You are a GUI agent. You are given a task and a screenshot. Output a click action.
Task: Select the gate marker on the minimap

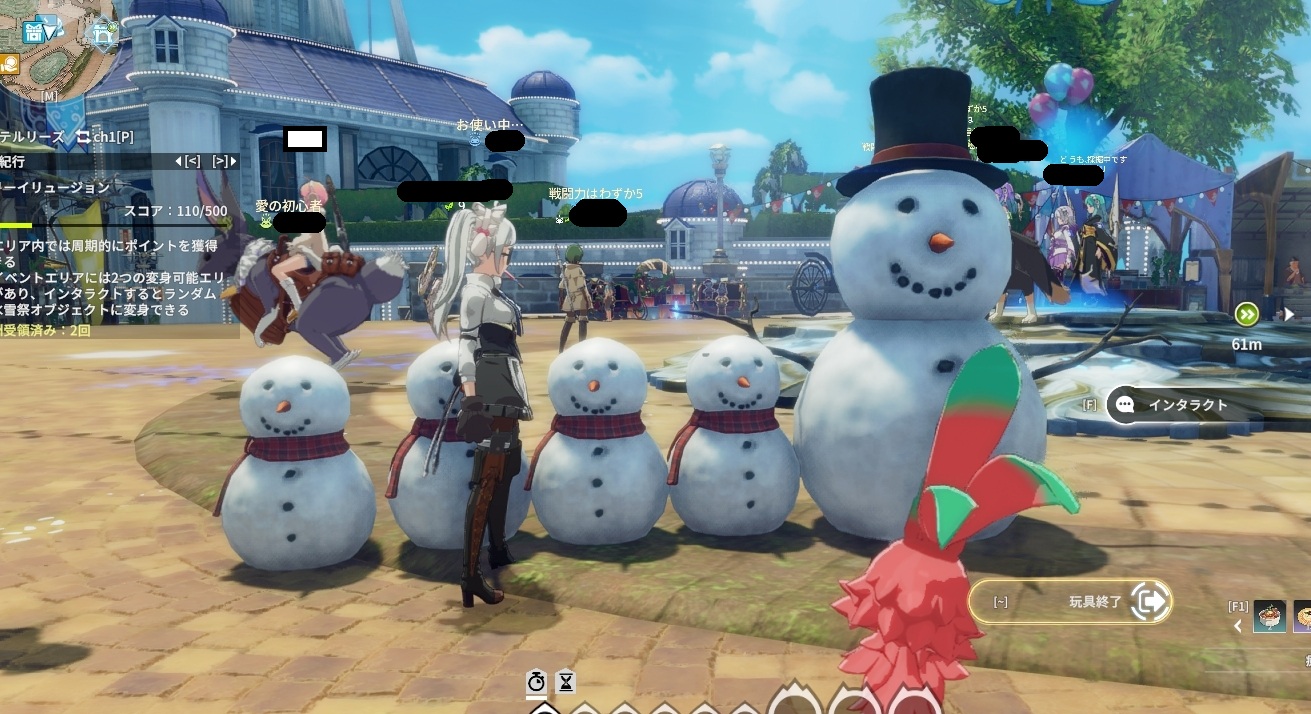click(101, 35)
